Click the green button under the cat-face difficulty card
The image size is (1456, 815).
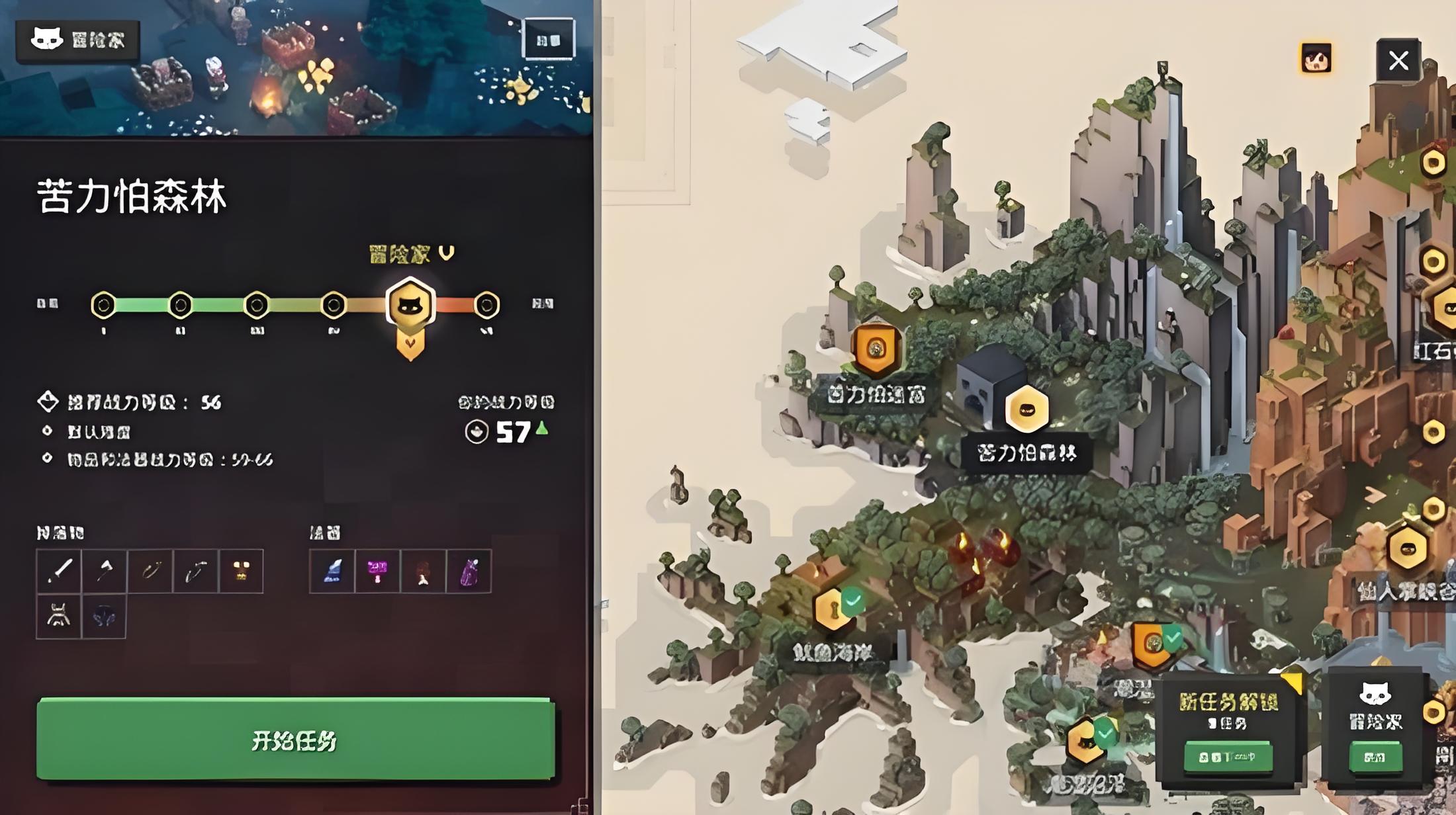[1375, 757]
